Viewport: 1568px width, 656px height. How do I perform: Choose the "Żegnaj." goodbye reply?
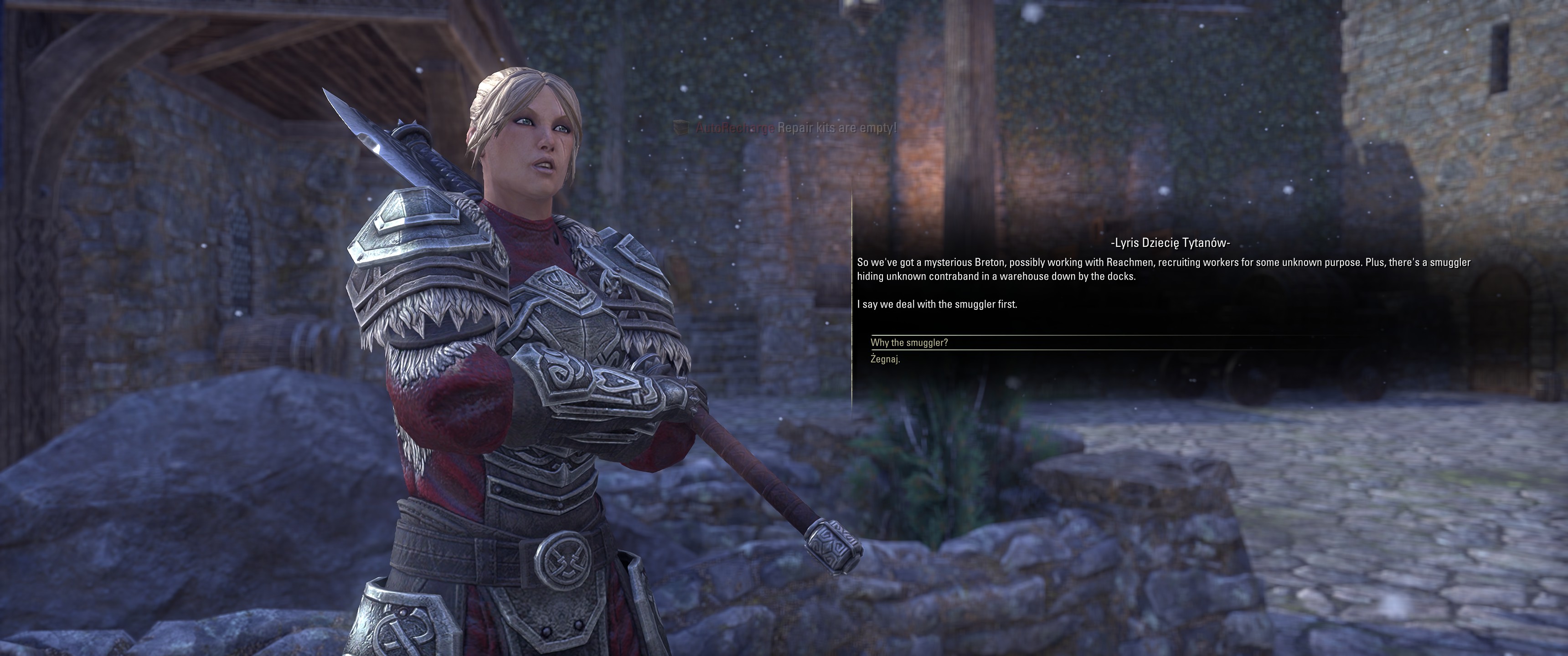click(885, 359)
